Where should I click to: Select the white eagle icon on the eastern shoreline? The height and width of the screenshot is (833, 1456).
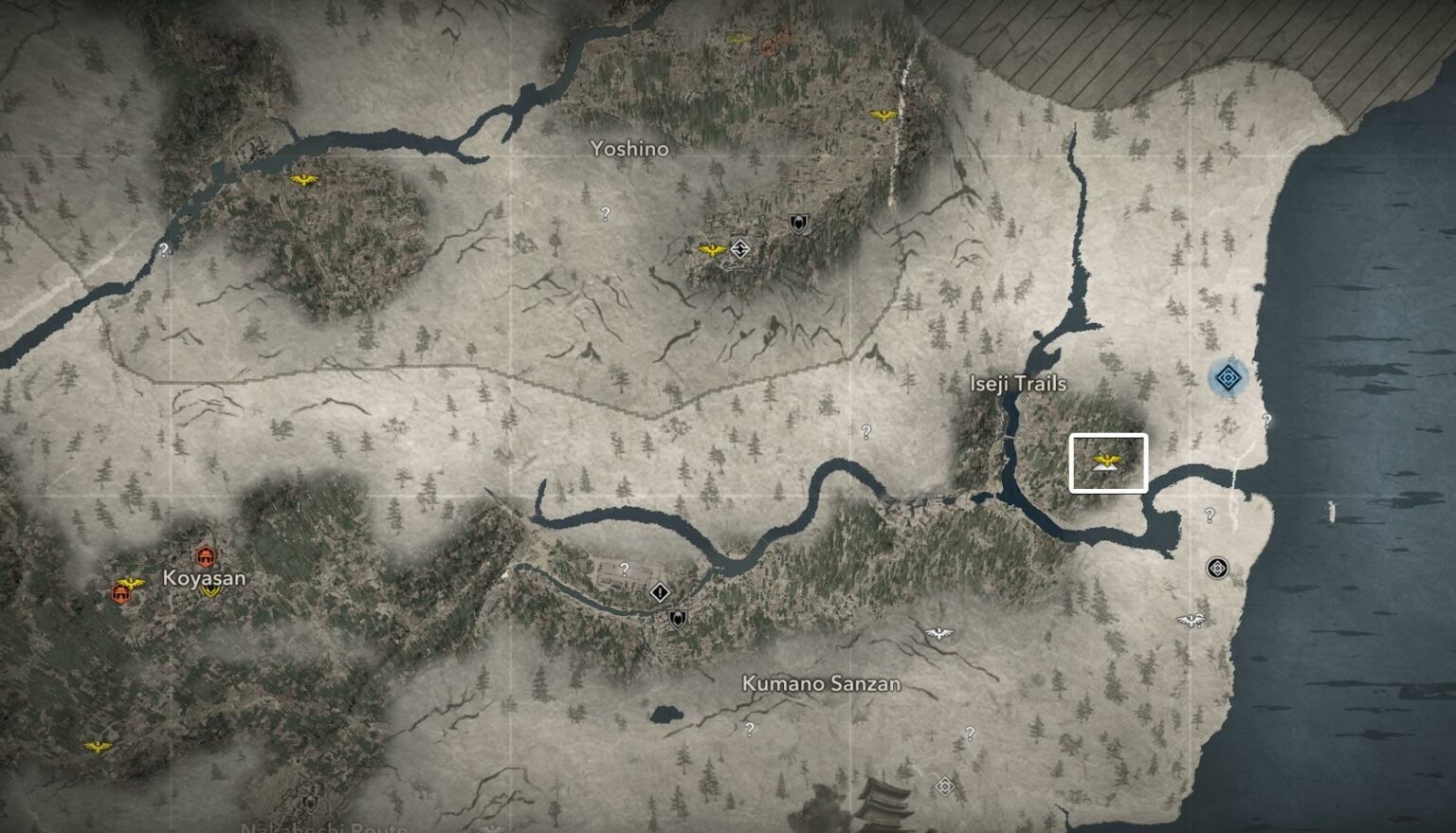(1190, 619)
